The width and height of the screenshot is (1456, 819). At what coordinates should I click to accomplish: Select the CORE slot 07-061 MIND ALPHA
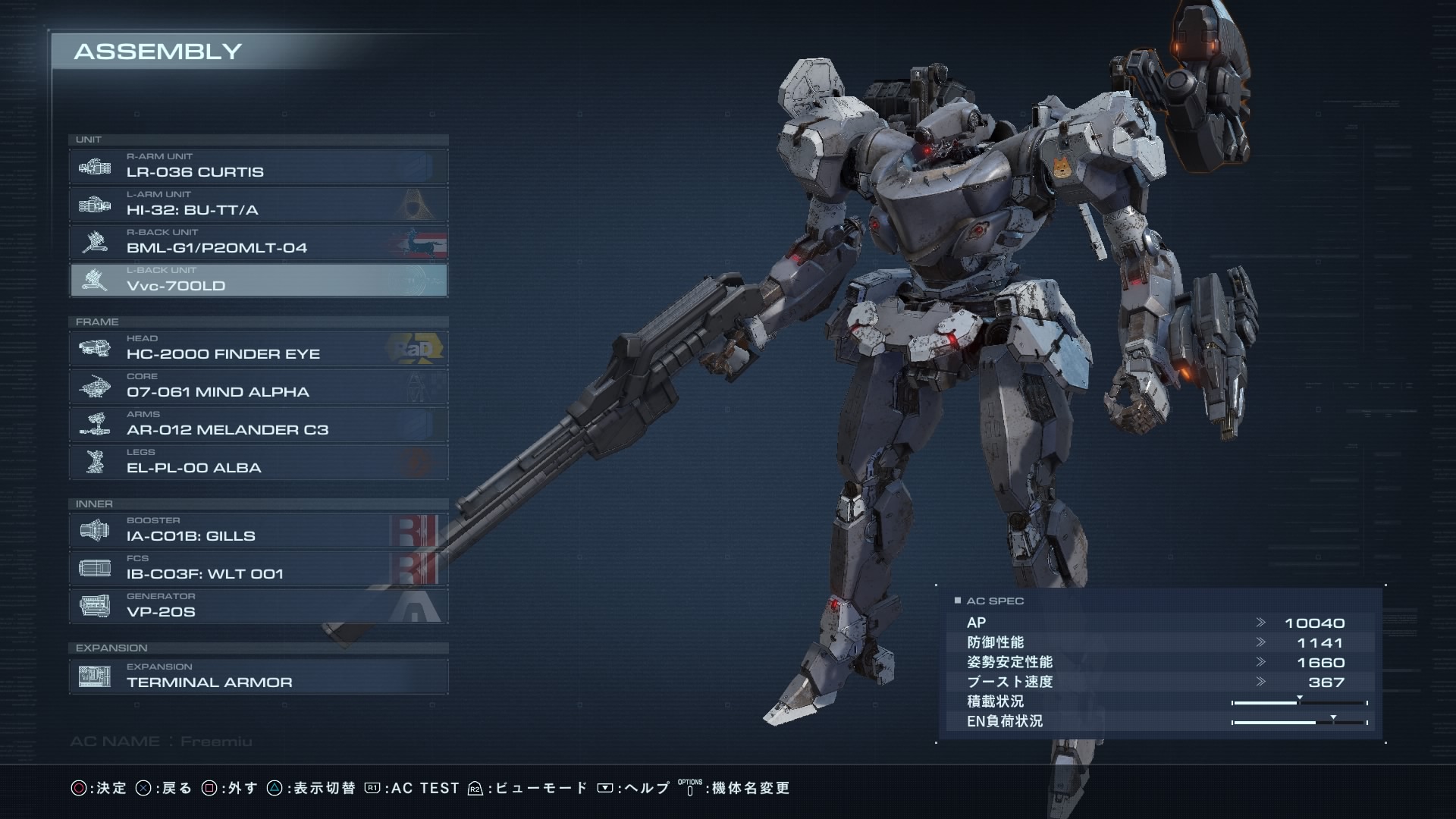pos(258,386)
